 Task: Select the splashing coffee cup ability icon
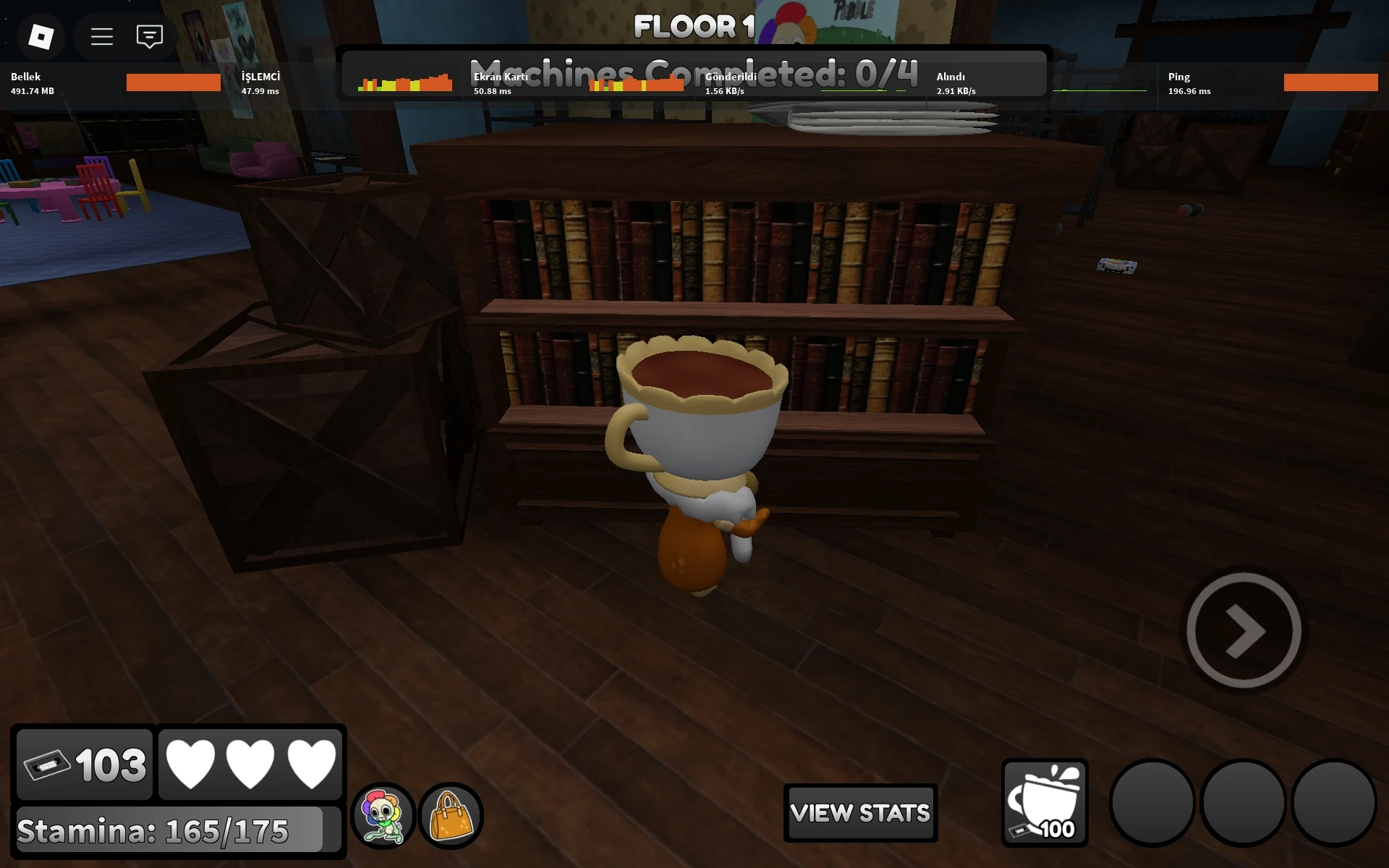(1045, 803)
